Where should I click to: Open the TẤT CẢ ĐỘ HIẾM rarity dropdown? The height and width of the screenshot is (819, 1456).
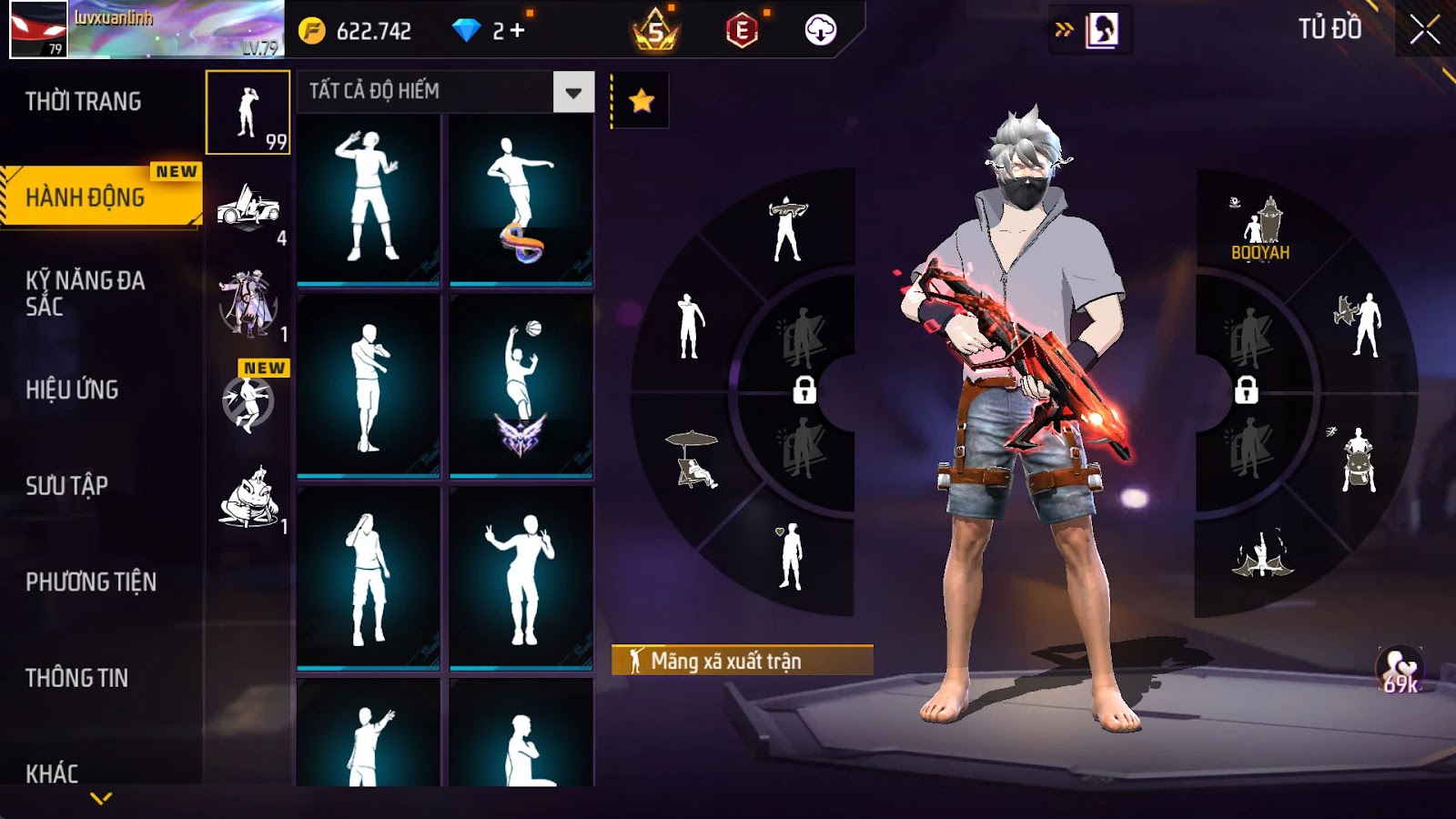click(573, 92)
